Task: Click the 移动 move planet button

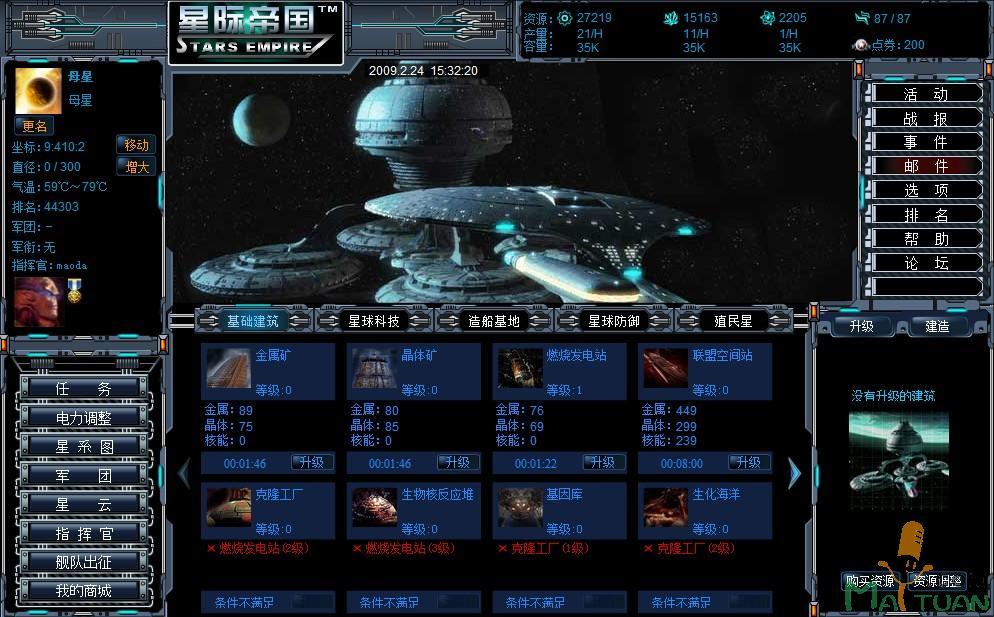Action: point(136,145)
